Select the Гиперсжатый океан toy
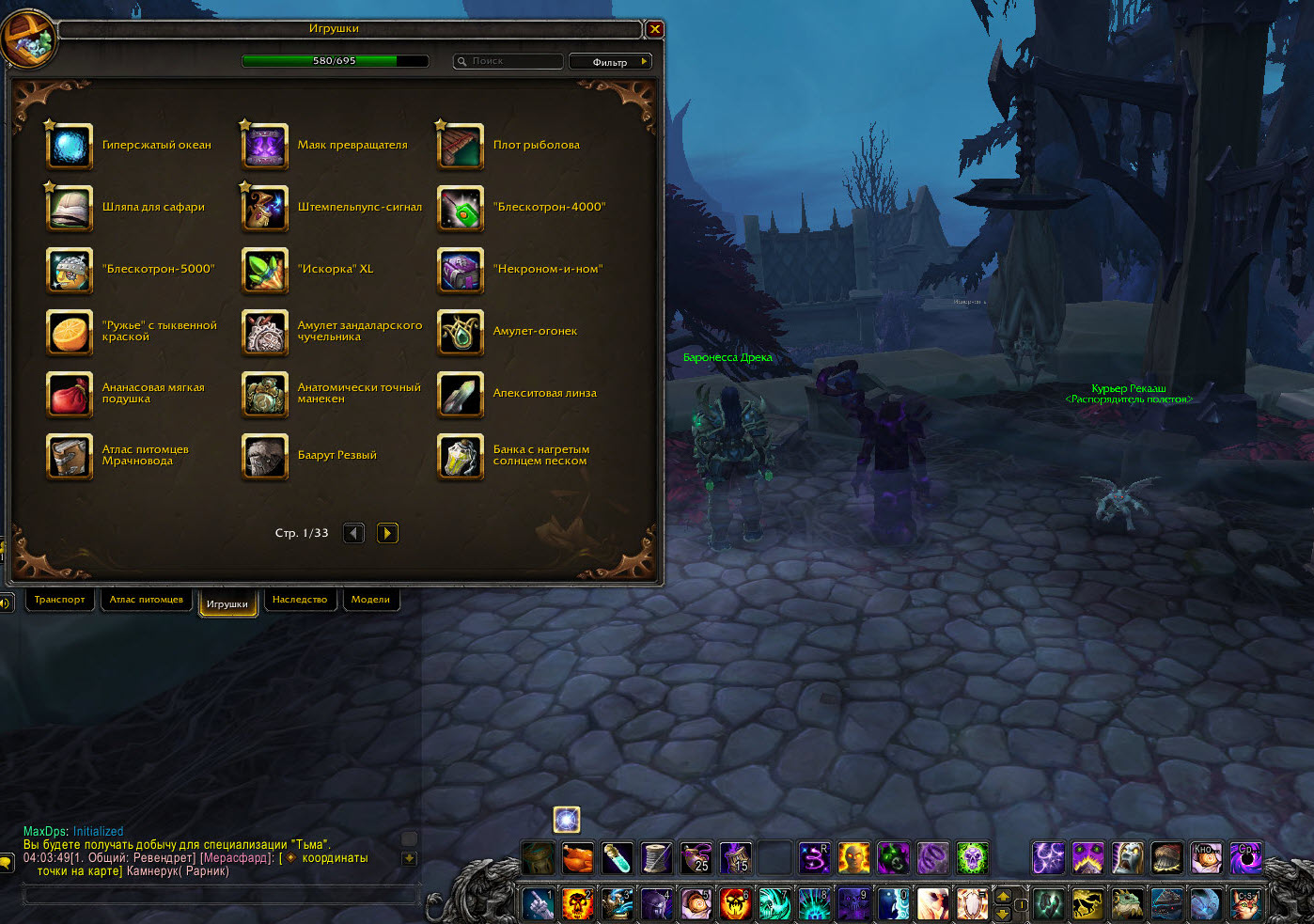Screen dimensions: 1314x924 coord(70,146)
